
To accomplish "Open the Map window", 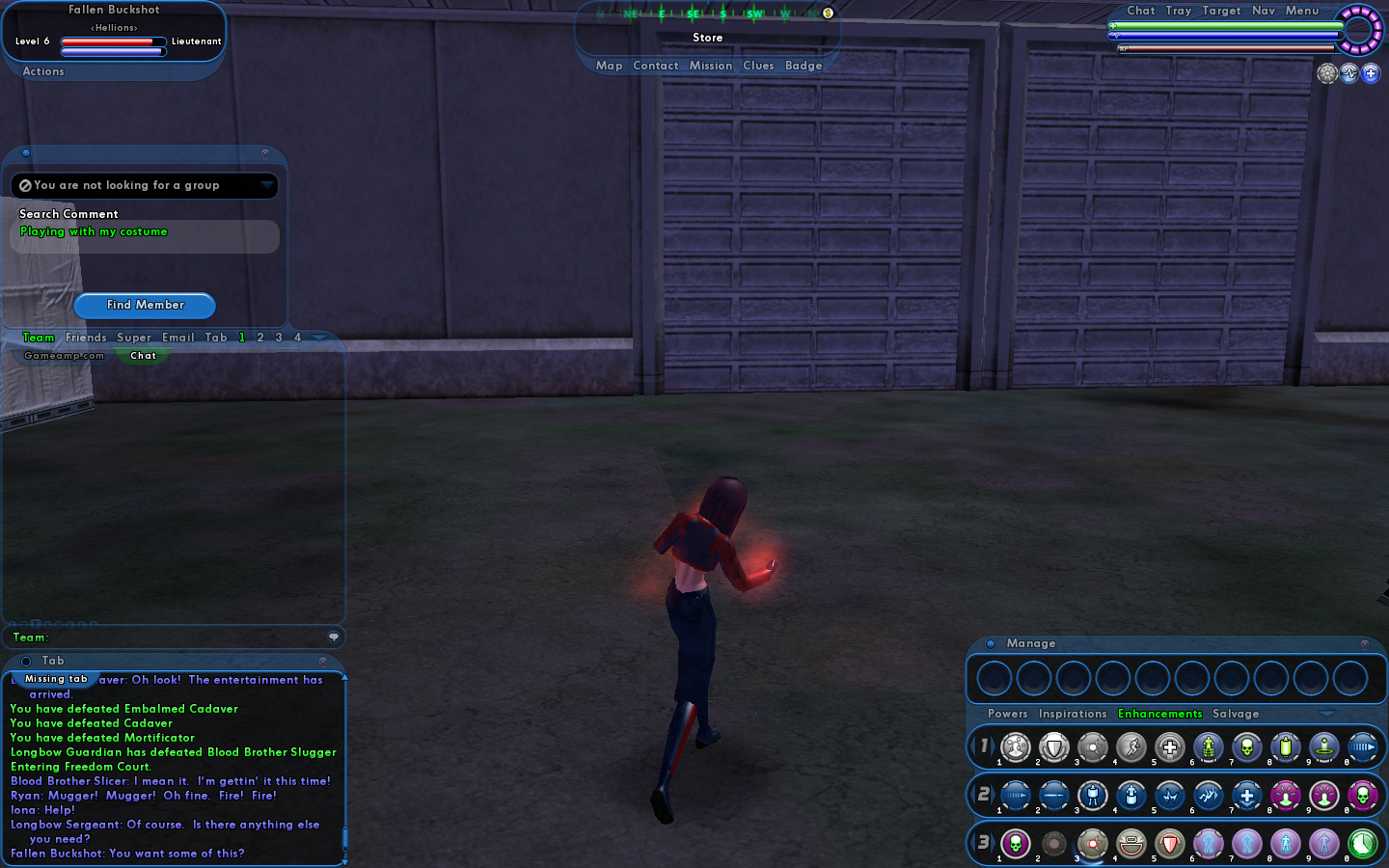I will 609,66.
